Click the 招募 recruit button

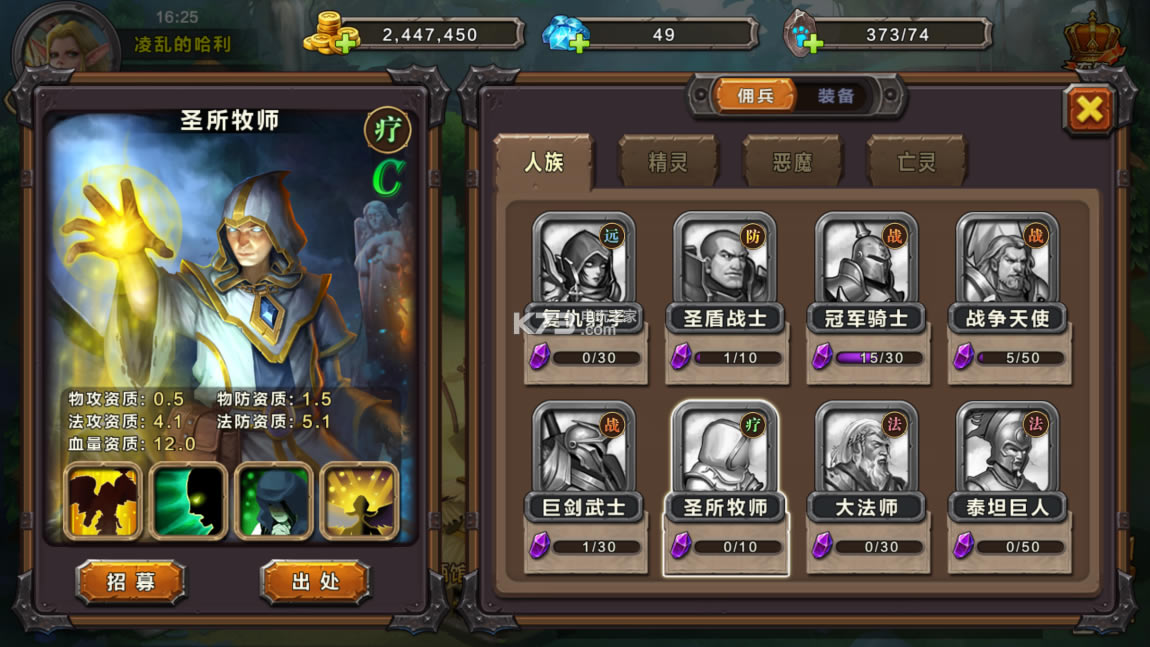(x=130, y=581)
